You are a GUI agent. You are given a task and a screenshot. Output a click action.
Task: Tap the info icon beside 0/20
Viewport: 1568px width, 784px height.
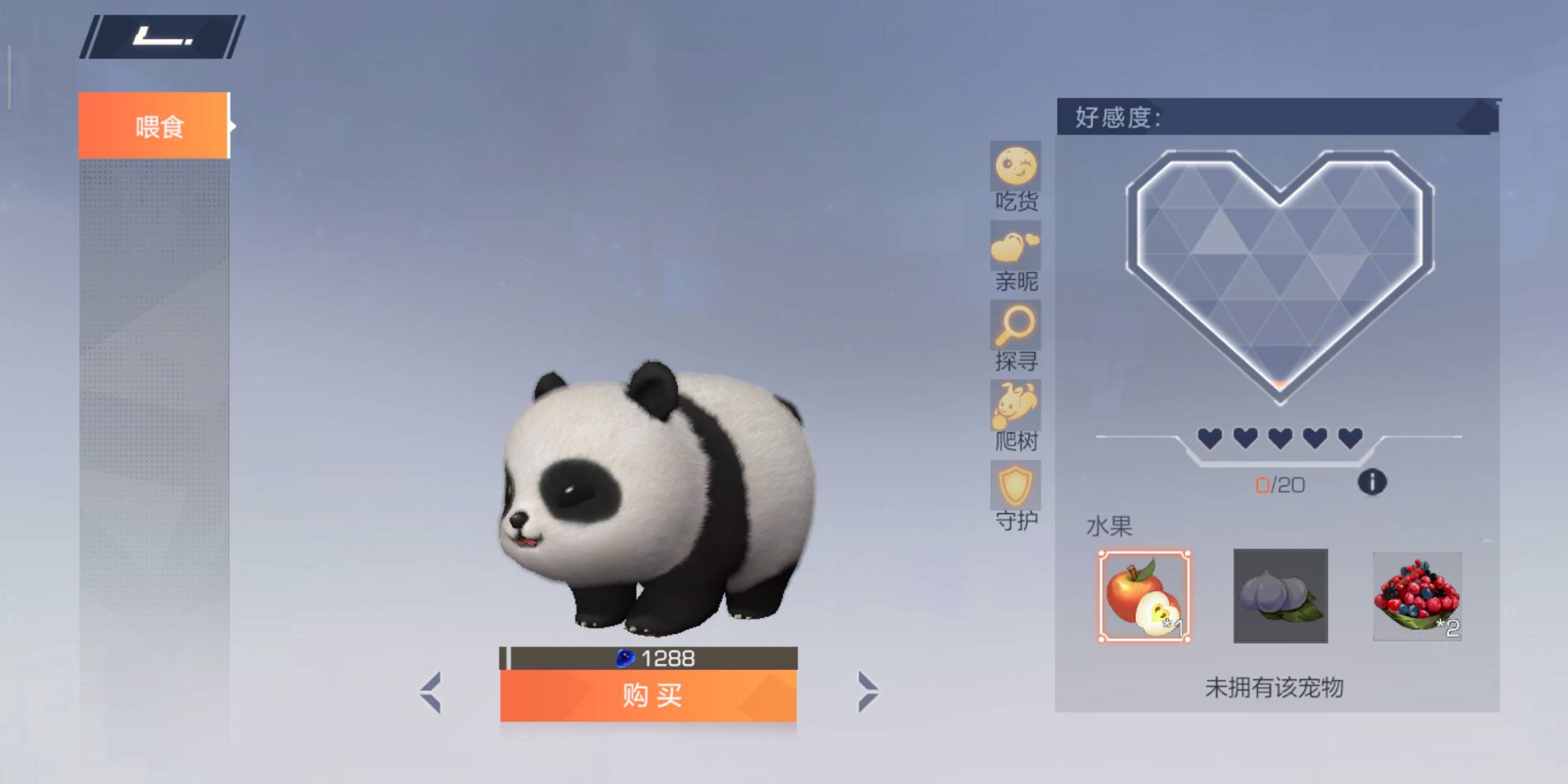[x=1372, y=481]
